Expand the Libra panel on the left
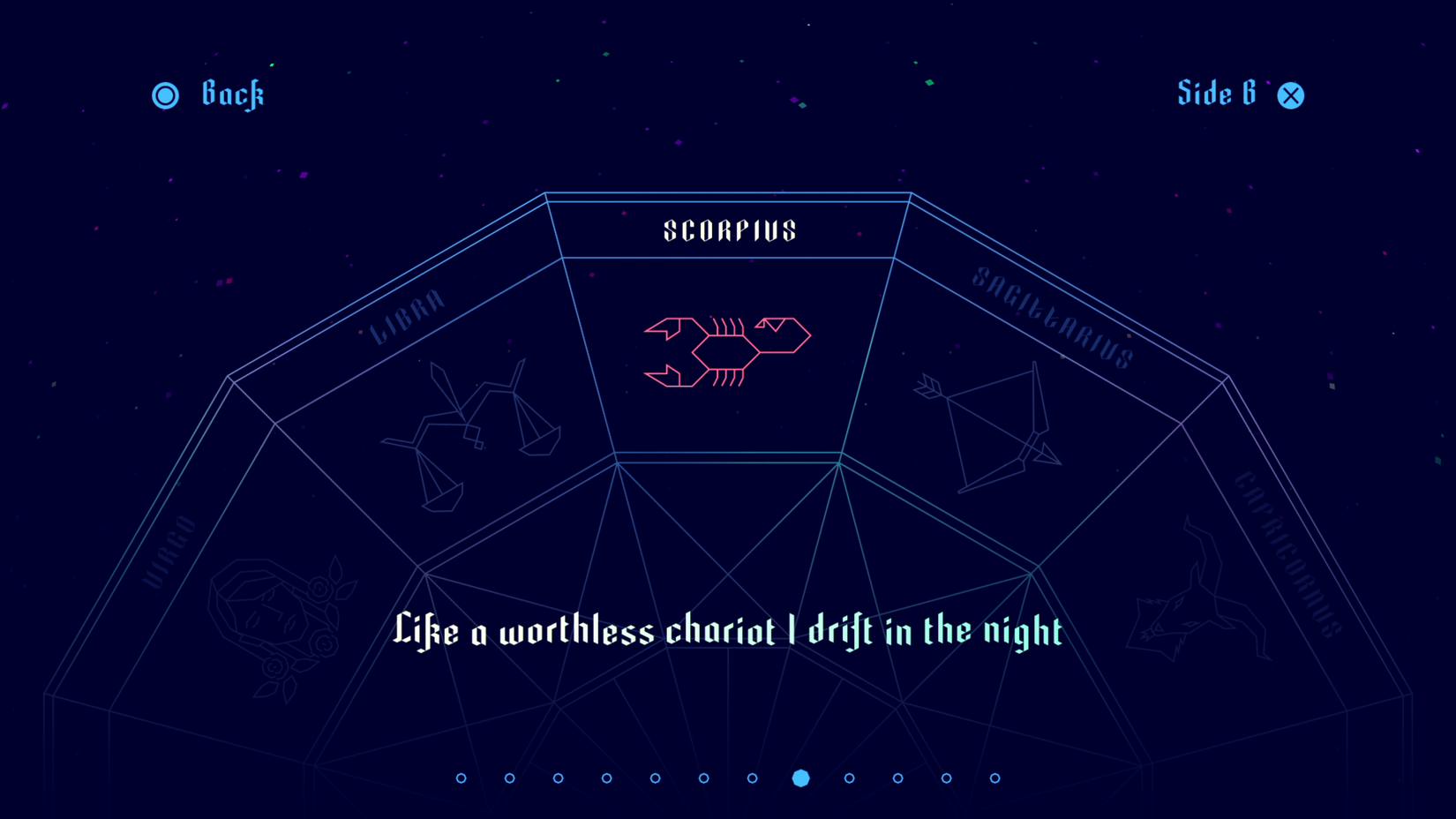Image resolution: width=1456 pixels, height=819 pixels. tap(441, 397)
